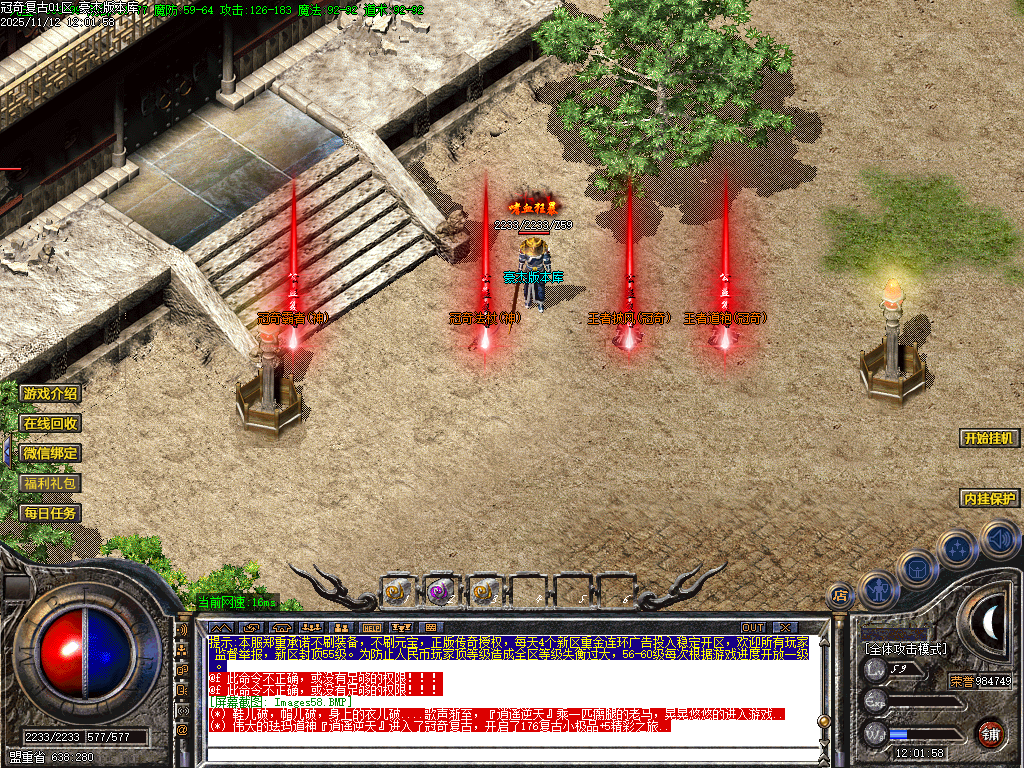Select the 在线回收 online recycle button
This screenshot has height=768, width=1024.
[x=49, y=423]
